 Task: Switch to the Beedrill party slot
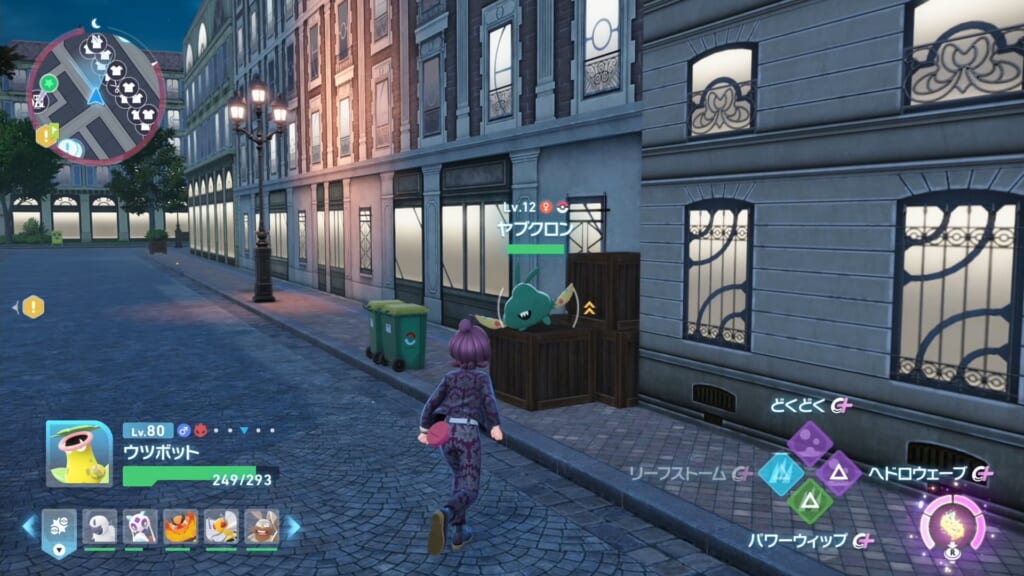pos(221,527)
